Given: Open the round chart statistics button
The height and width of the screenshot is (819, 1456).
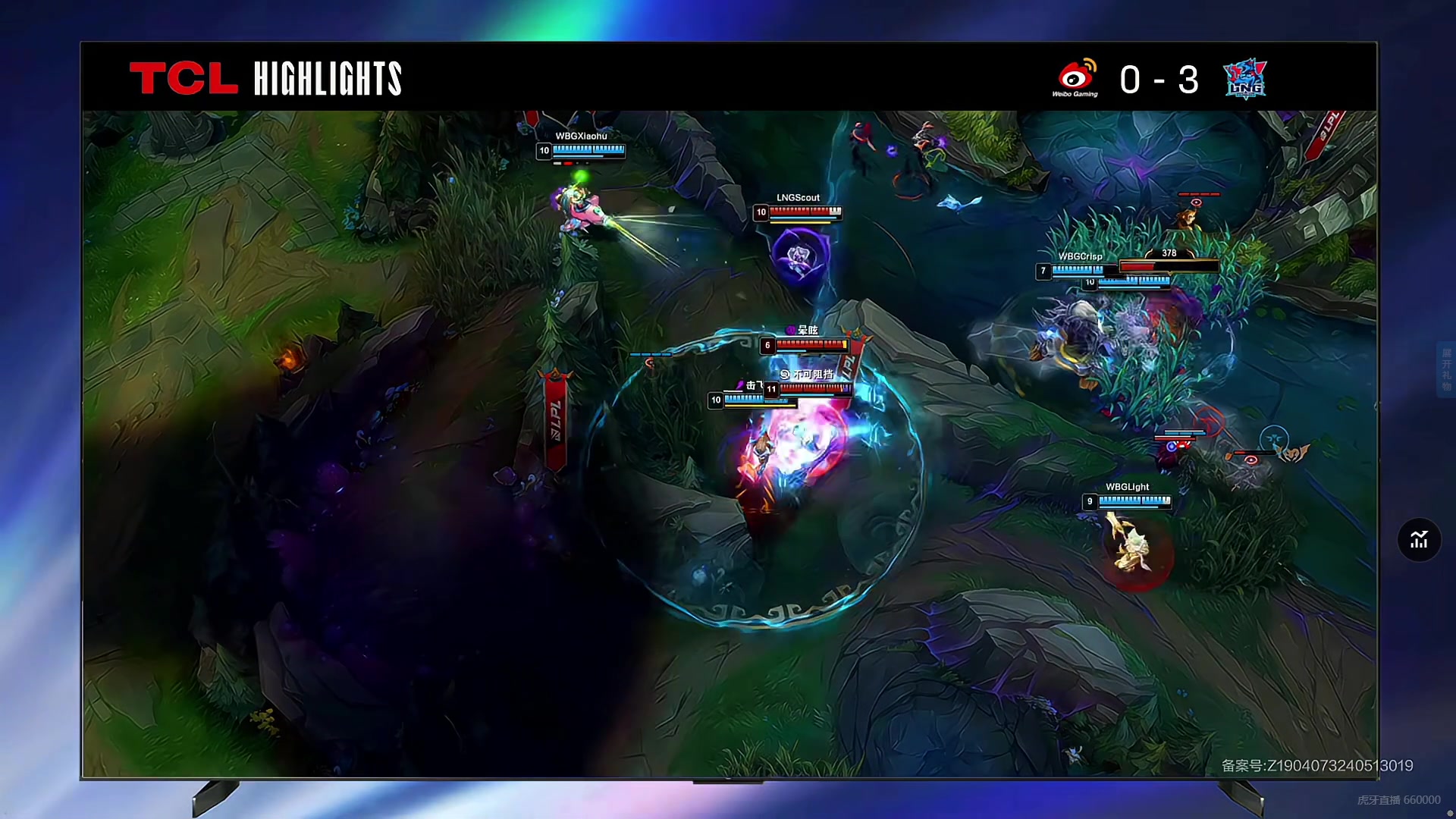Looking at the screenshot, I should [1419, 540].
